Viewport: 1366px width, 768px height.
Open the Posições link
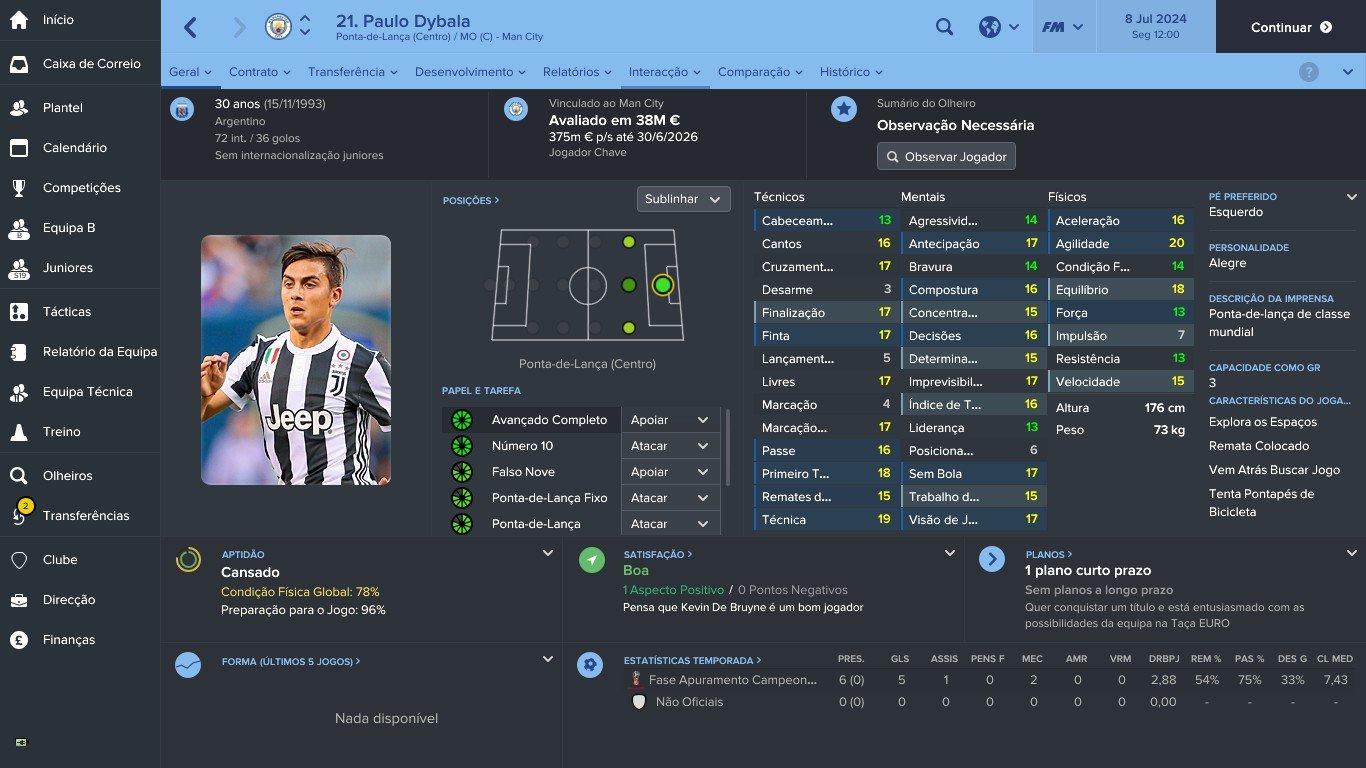click(470, 201)
